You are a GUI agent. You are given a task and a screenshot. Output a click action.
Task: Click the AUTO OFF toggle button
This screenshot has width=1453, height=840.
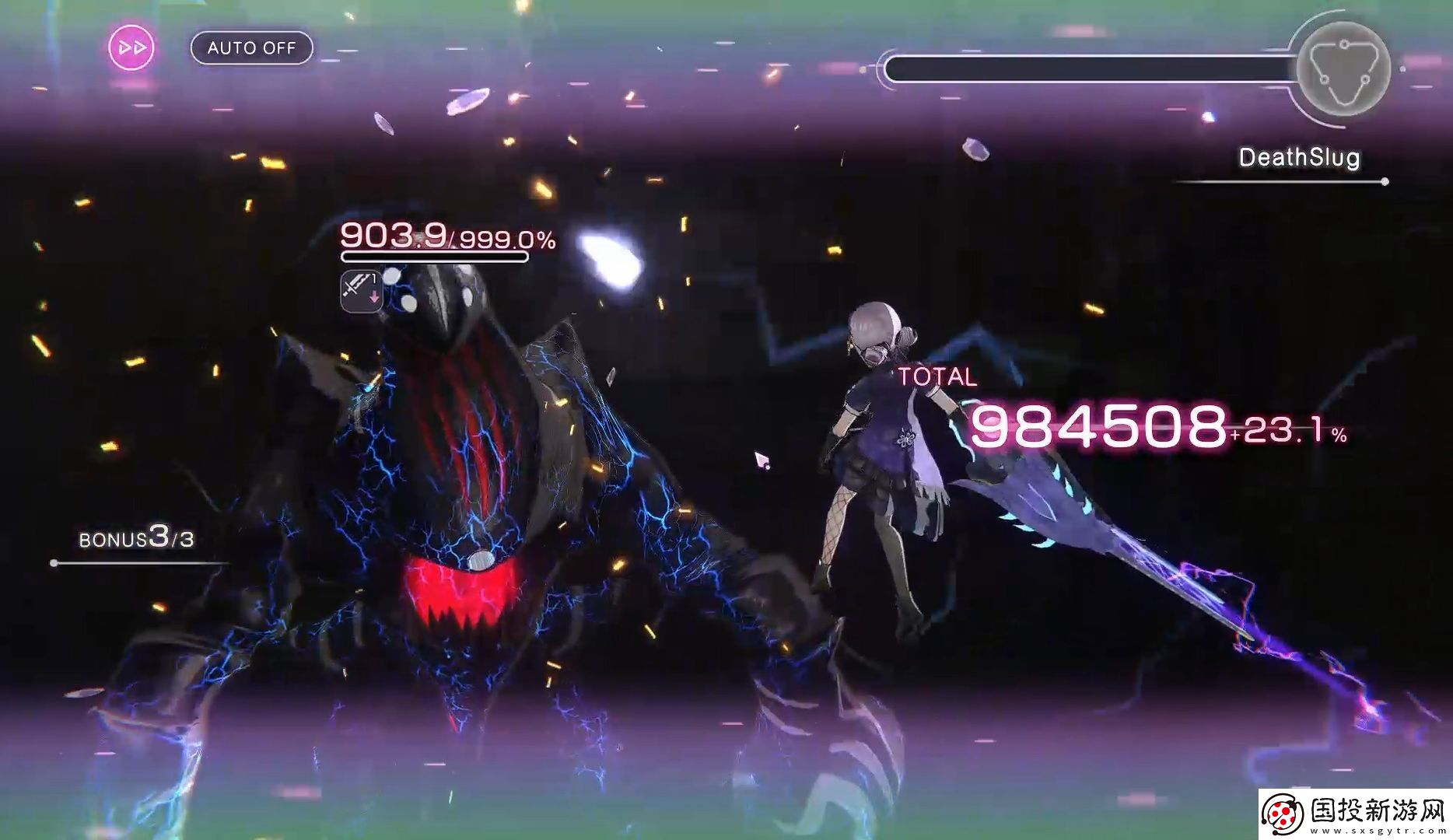[x=251, y=48]
